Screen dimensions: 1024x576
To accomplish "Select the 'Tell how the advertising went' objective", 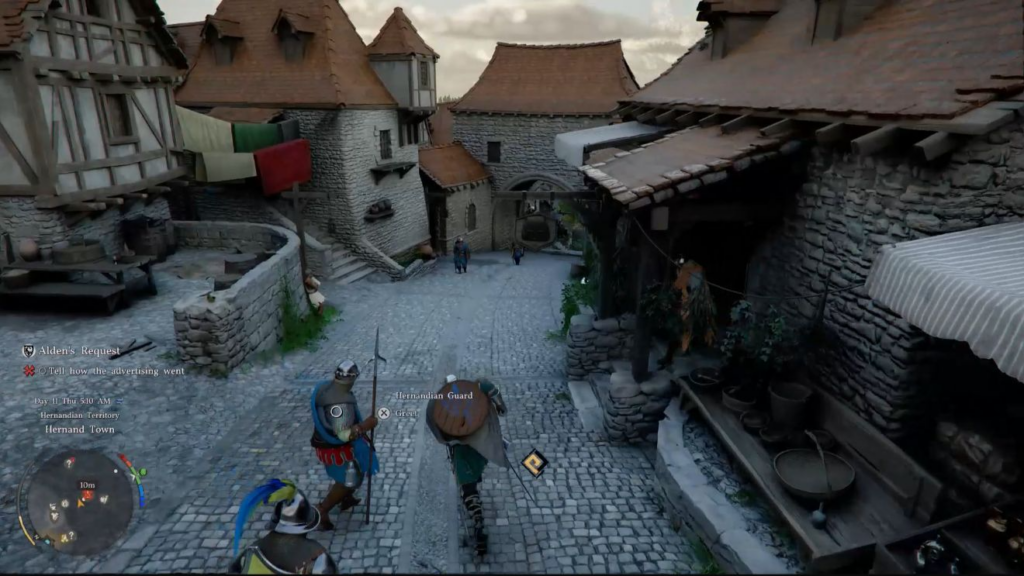I will tap(111, 371).
